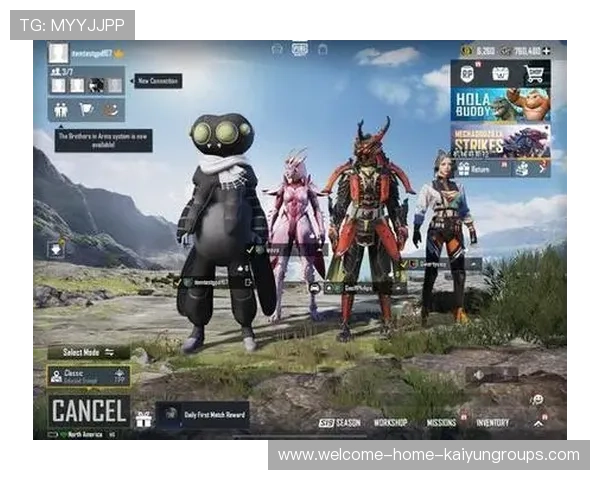The image size is (600, 480).
Task: Go to the Workshop
Action: (x=390, y=423)
